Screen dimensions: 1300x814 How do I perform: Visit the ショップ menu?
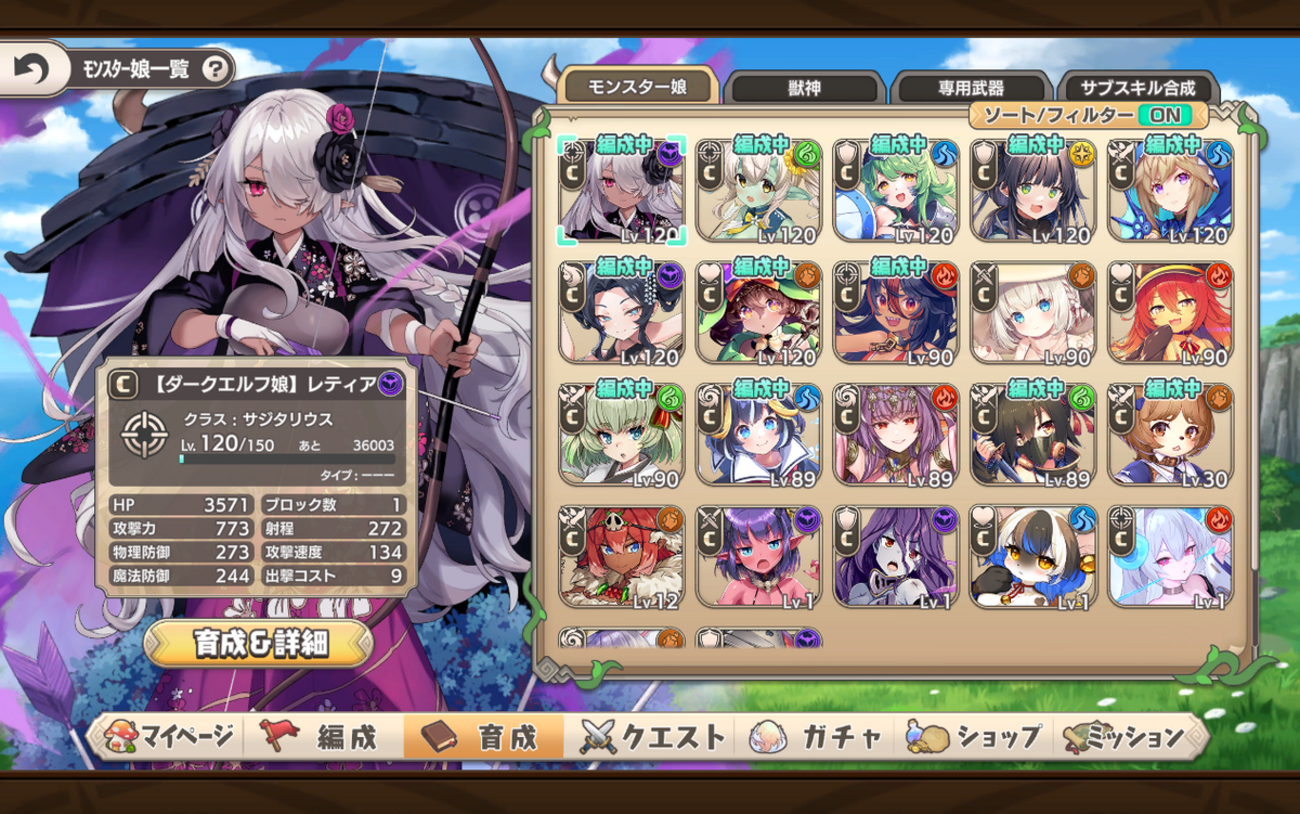point(975,737)
